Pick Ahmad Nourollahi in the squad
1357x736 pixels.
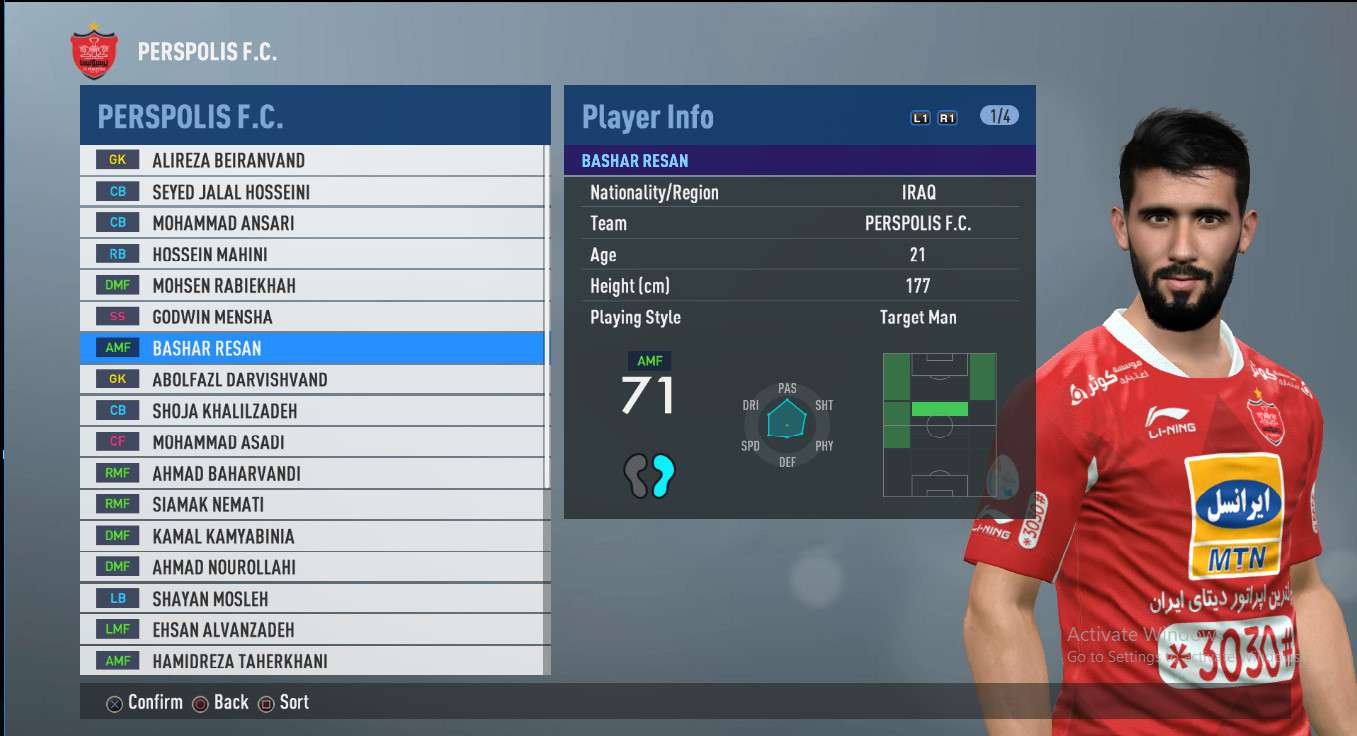click(x=224, y=567)
